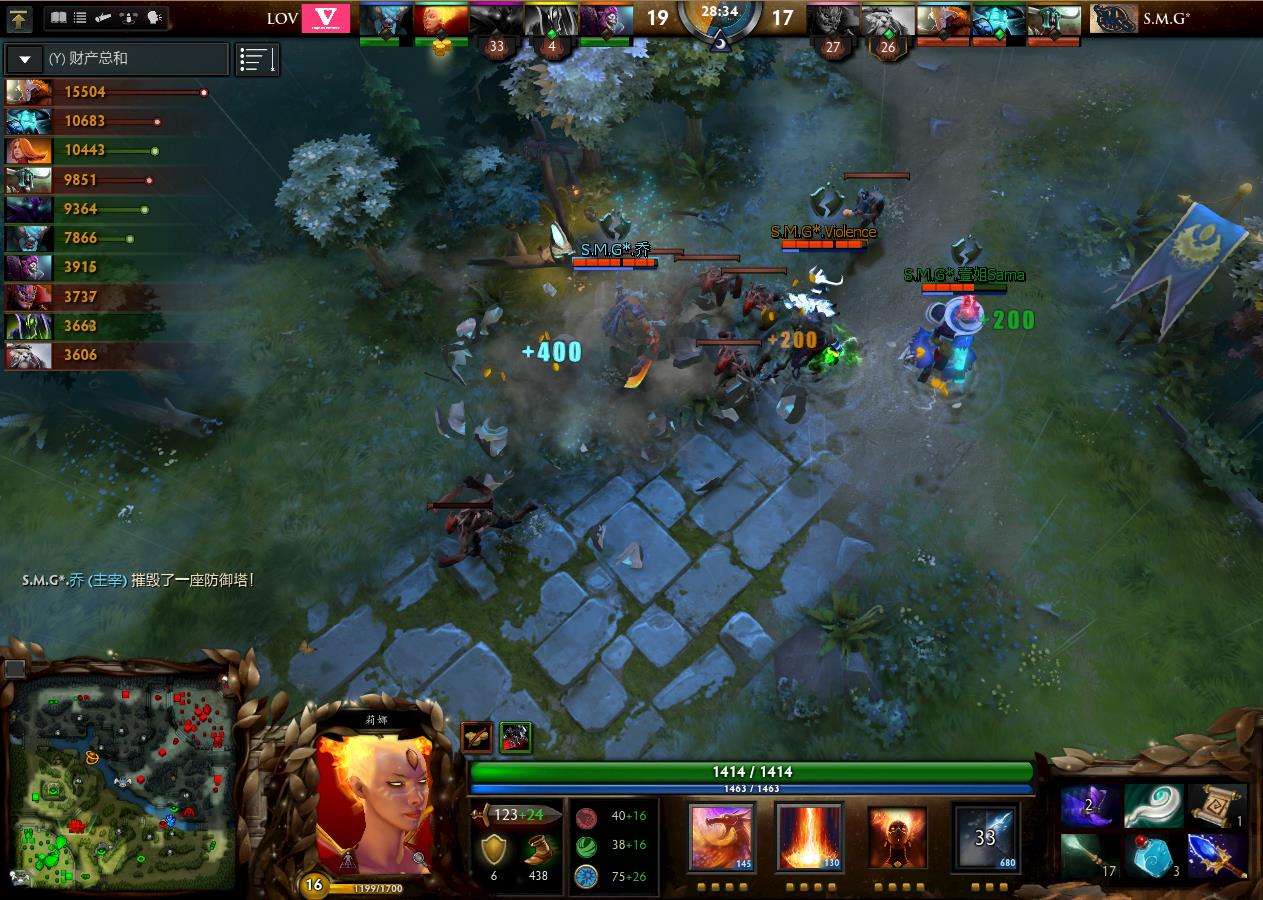The image size is (1263, 900).
Task: Use the Magic Wand with 17 charges
Action: [x=1089, y=857]
